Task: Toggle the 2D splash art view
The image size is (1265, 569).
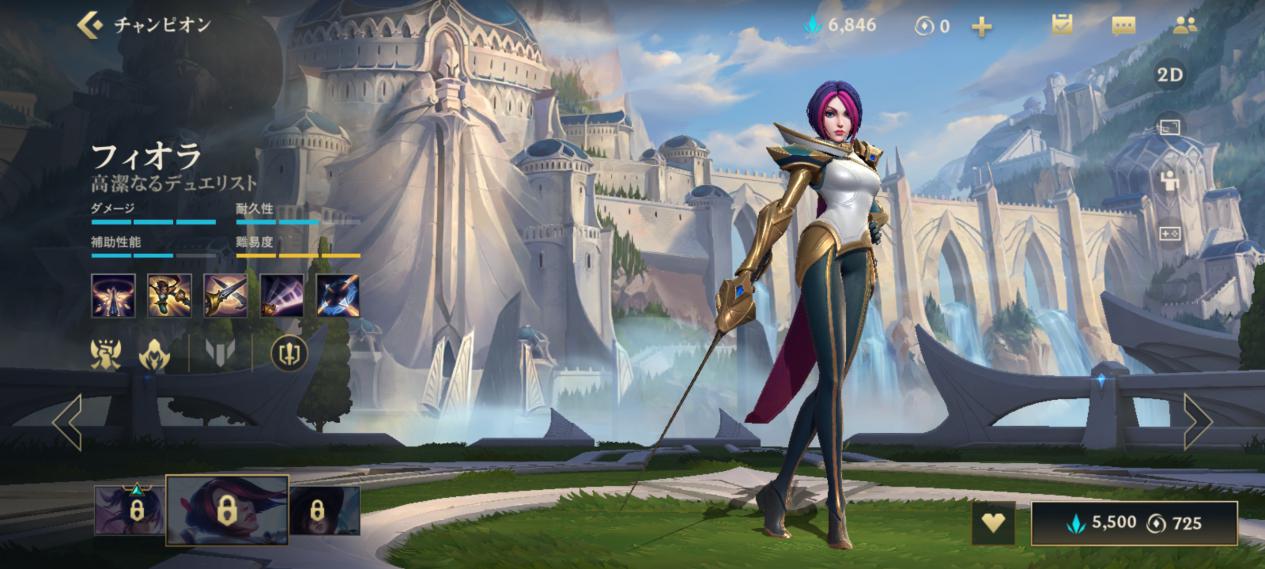Action: (x=1169, y=75)
